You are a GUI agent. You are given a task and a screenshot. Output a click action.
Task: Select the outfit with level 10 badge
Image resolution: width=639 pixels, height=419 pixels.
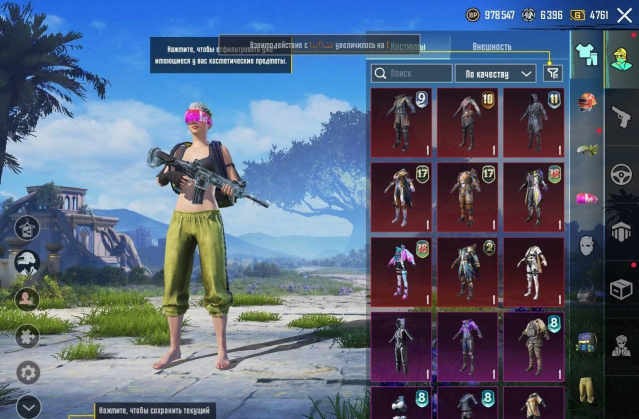(467, 122)
